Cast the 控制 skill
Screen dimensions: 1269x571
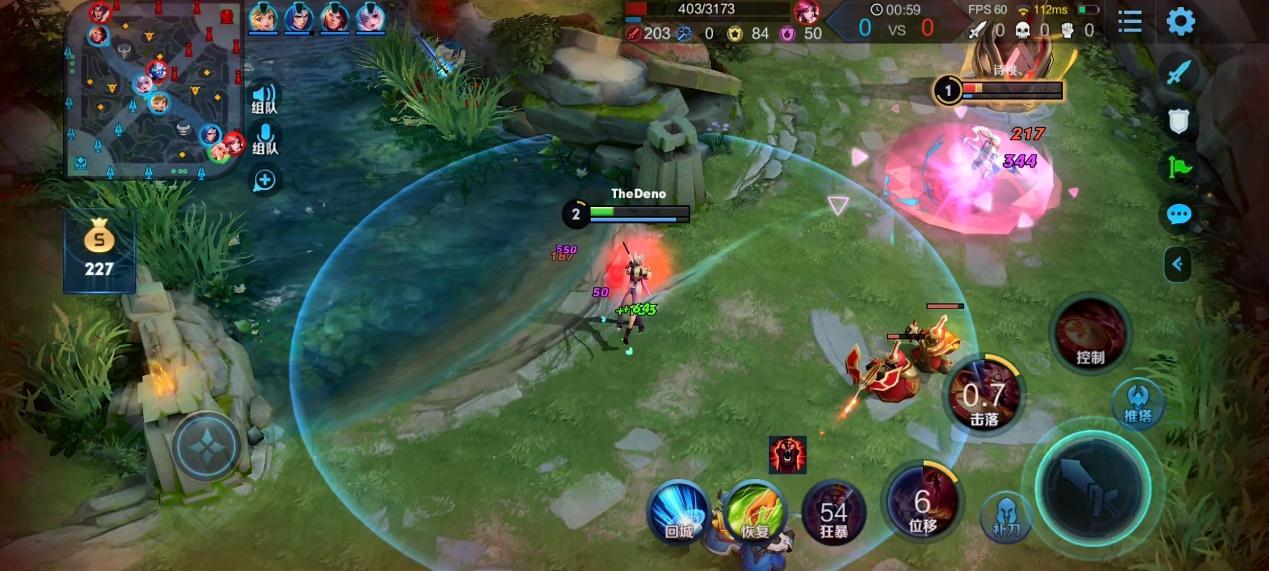pyautogui.click(x=1090, y=333)
